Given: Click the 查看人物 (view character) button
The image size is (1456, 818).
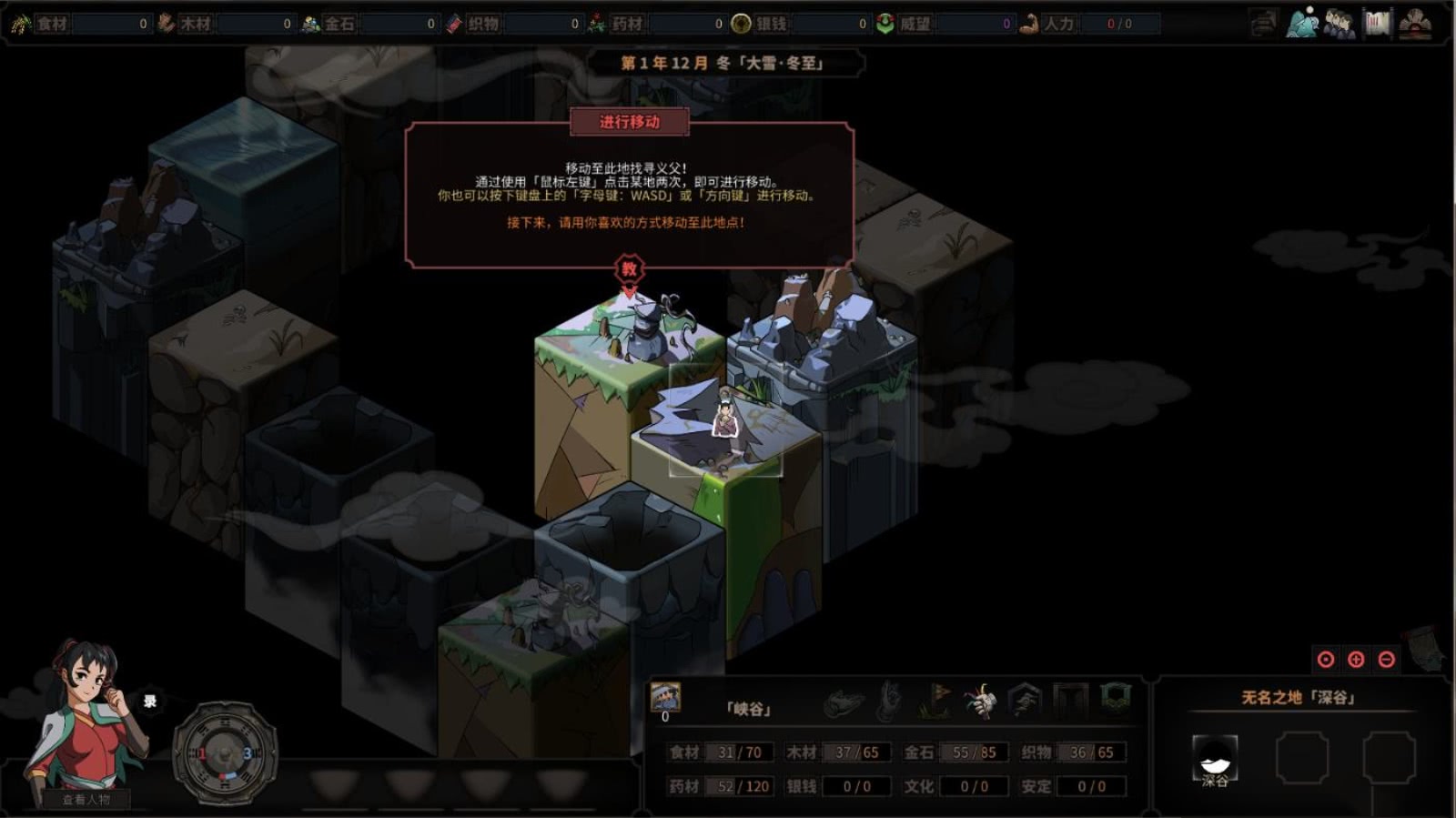Looking at the screenshot, I should tap(86, 799).
